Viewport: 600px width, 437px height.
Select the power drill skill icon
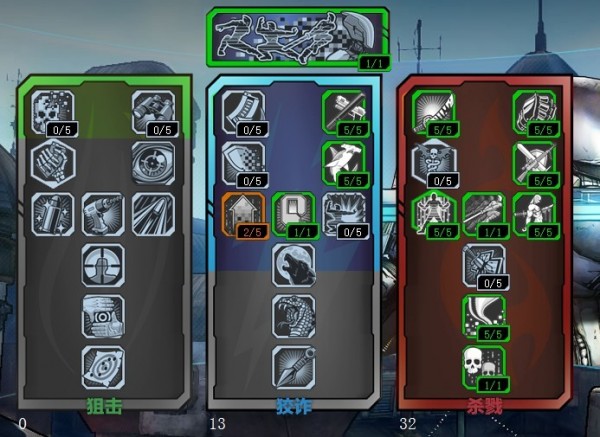click(x=103, y=213)
